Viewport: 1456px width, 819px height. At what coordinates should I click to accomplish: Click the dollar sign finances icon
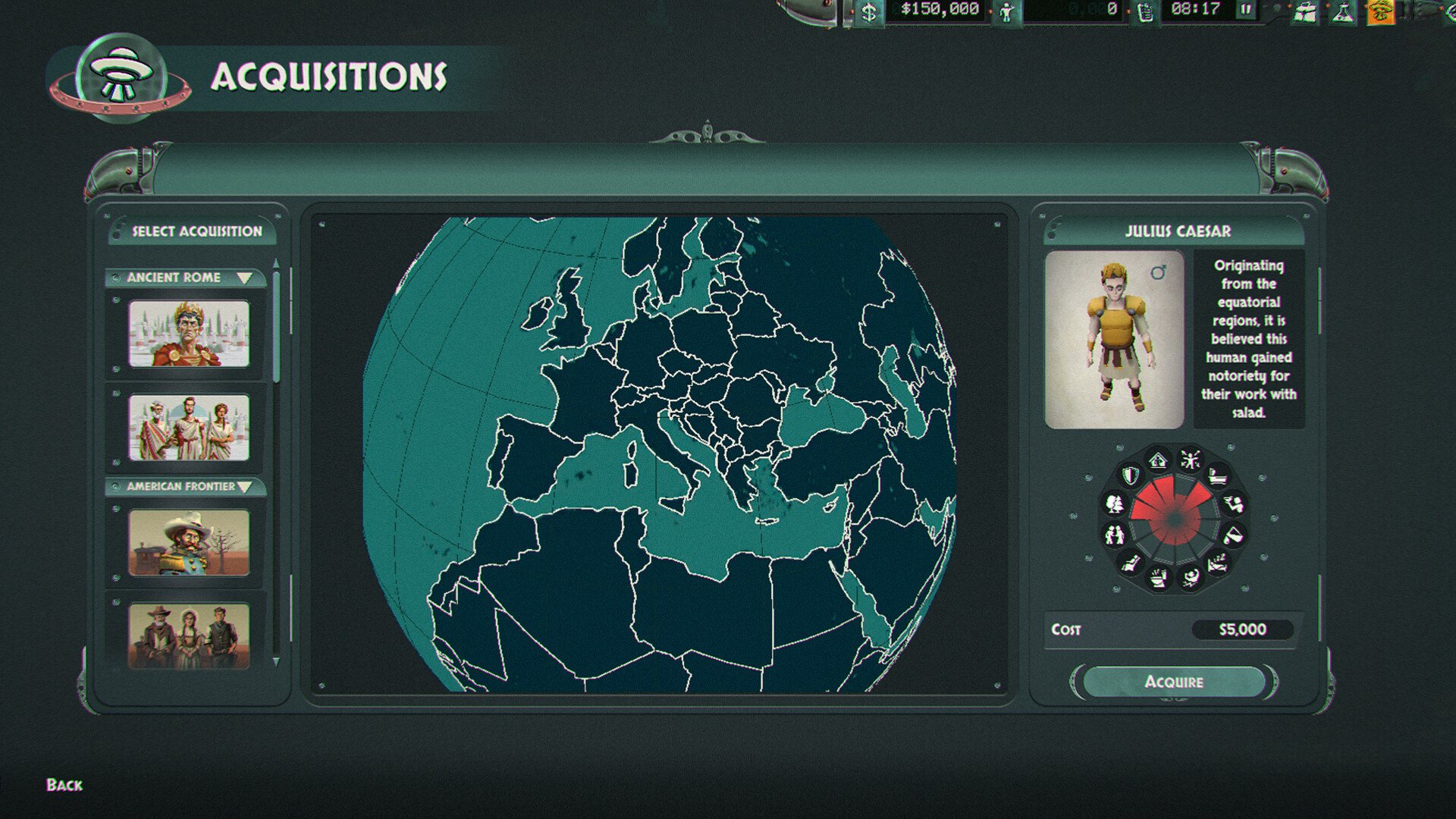869,12
